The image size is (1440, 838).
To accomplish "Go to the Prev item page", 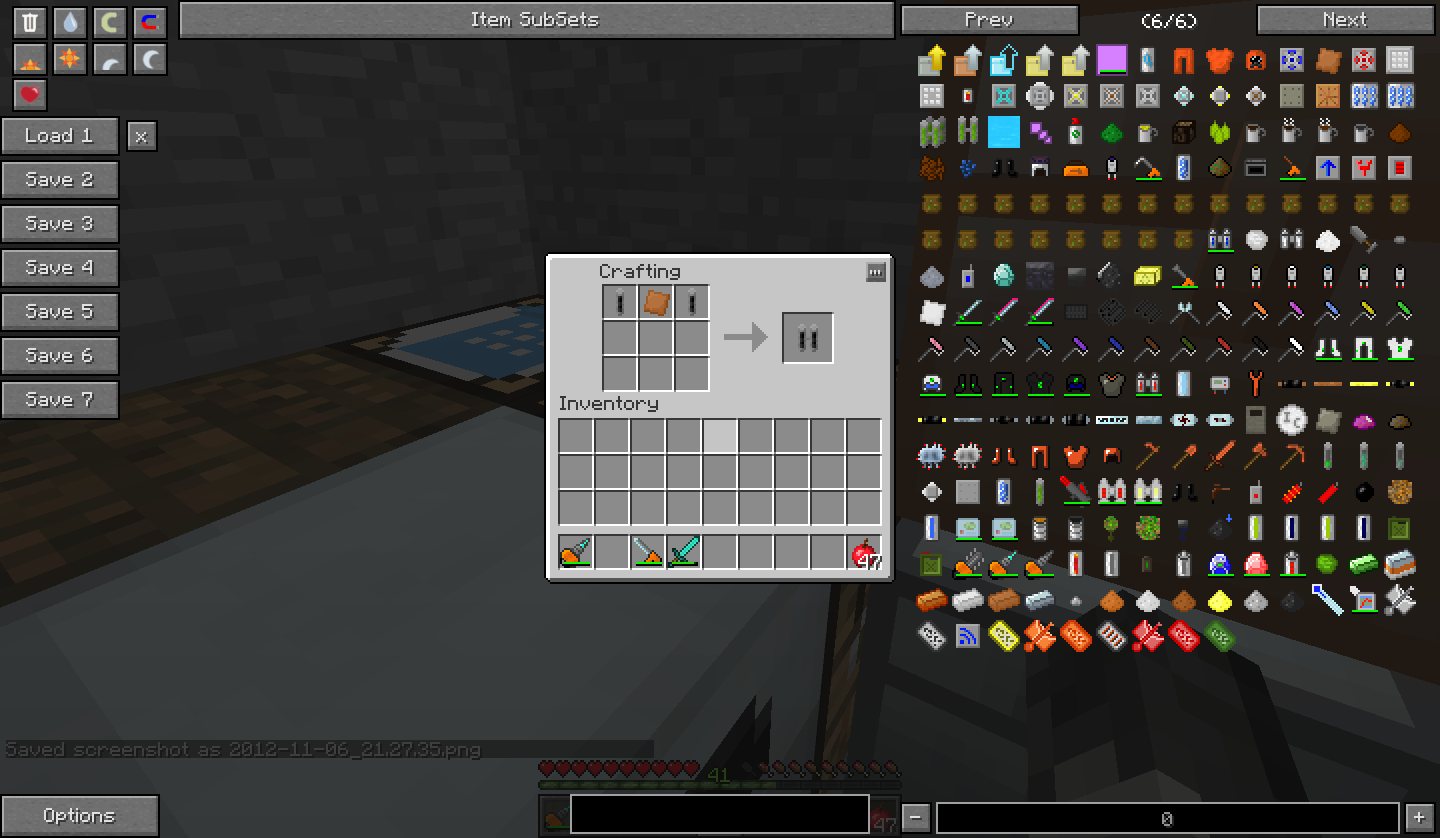I will [x=989, y=20].
